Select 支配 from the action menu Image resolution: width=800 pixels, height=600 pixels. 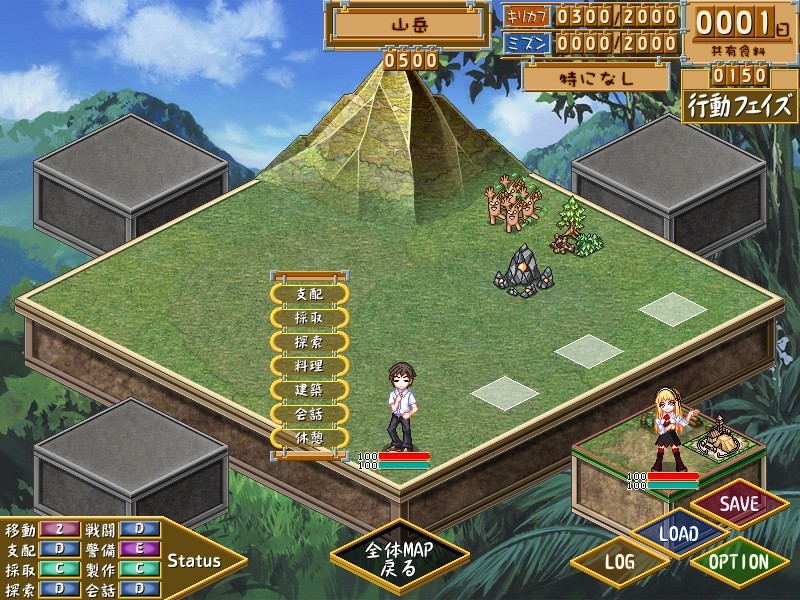(x=309, y=294)
